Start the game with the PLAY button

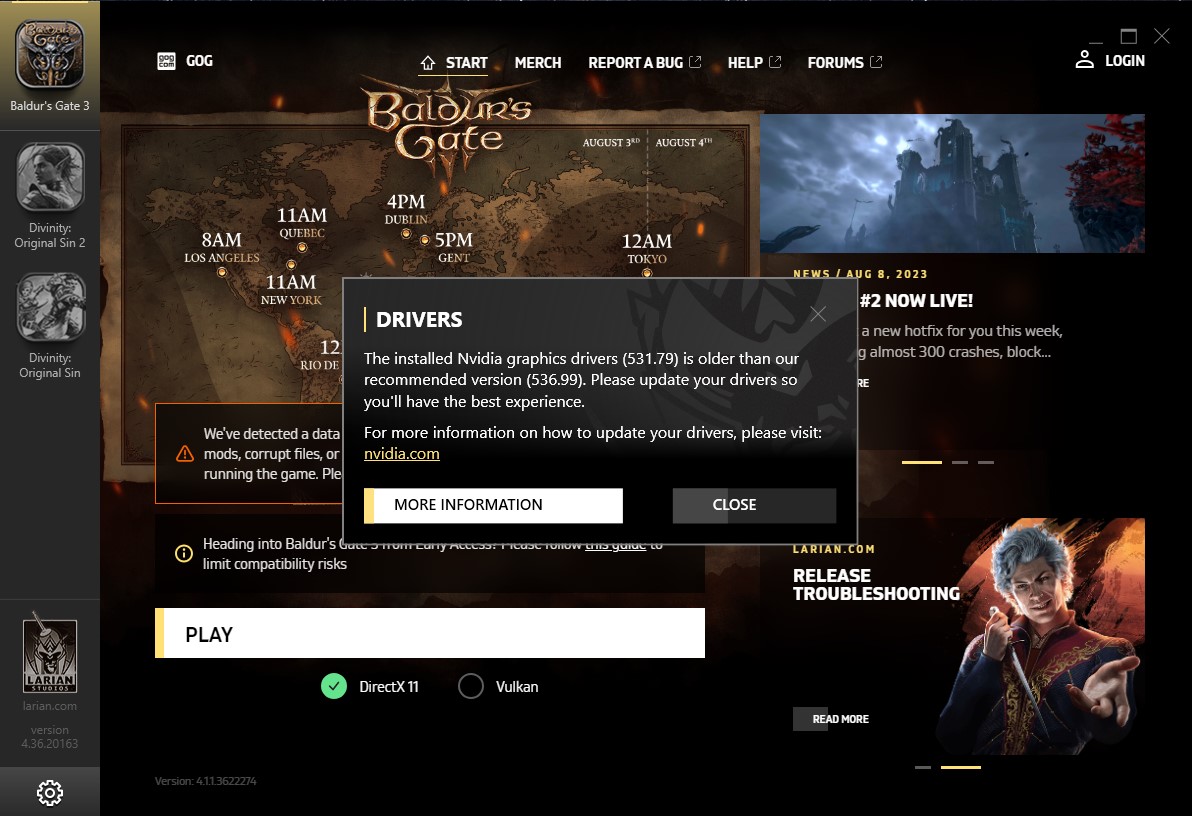pos(430,634)
